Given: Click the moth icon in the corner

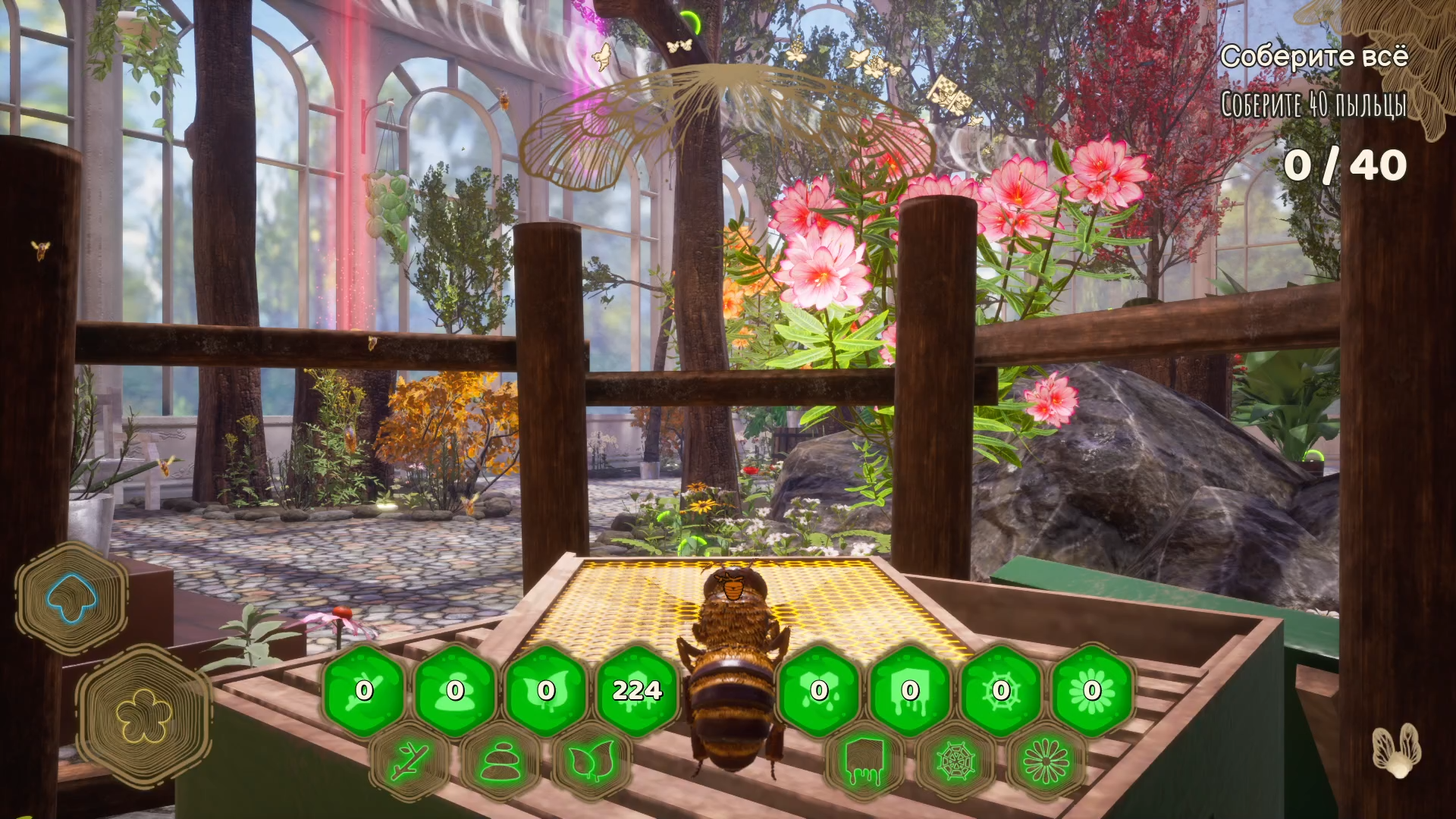Looking at the screenshot, I should pos(1396,750).
